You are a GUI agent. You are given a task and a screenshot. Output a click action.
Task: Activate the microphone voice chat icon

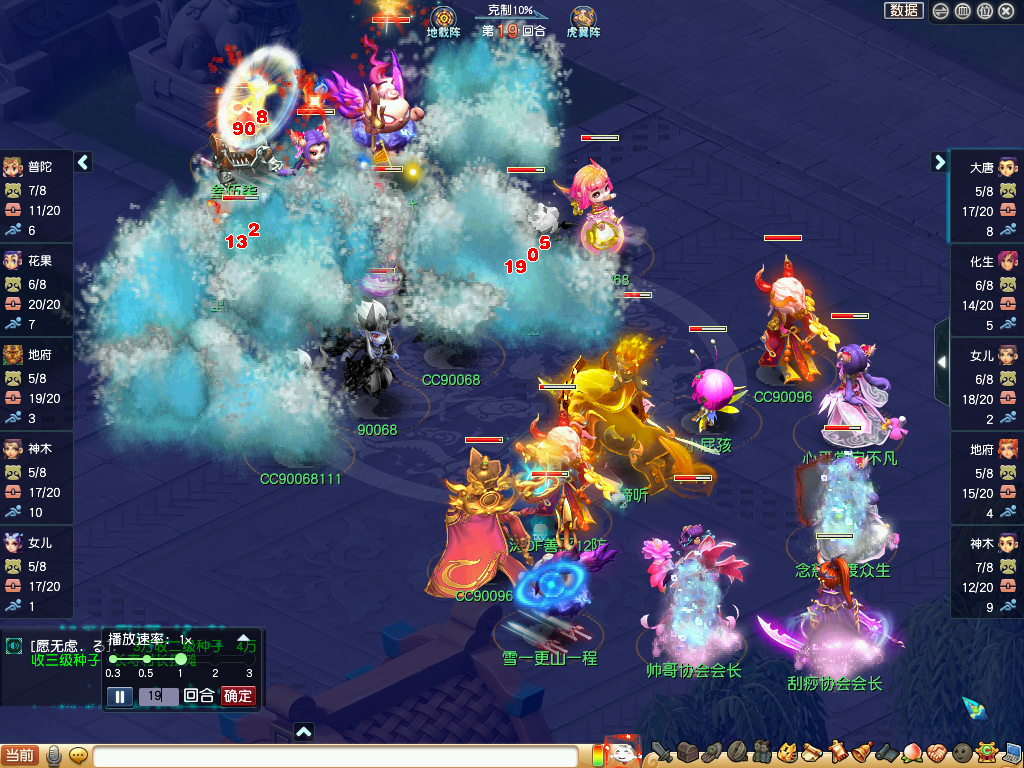[54, 755]
